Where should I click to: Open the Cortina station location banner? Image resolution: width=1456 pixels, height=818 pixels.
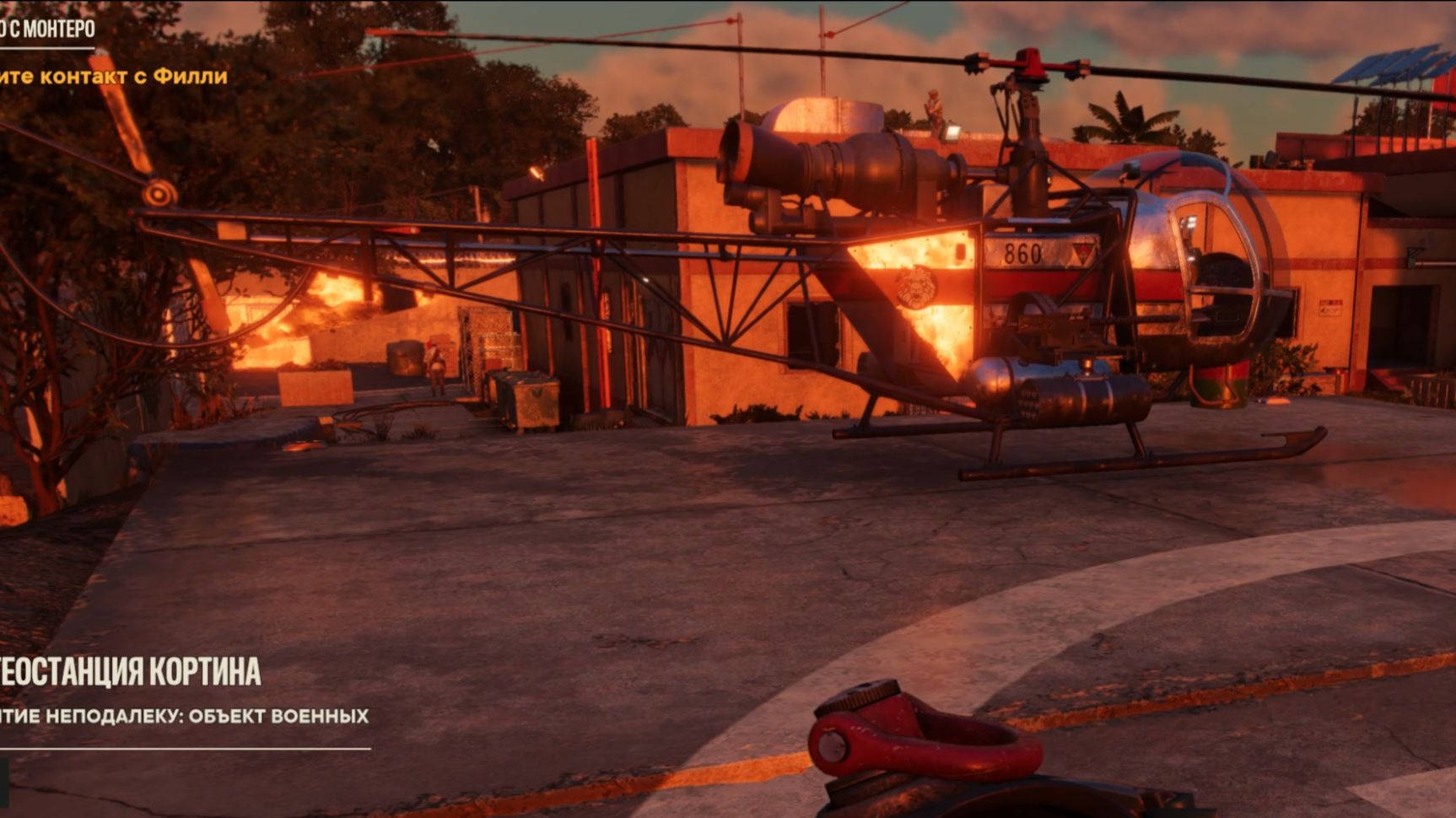coord(131,672)
